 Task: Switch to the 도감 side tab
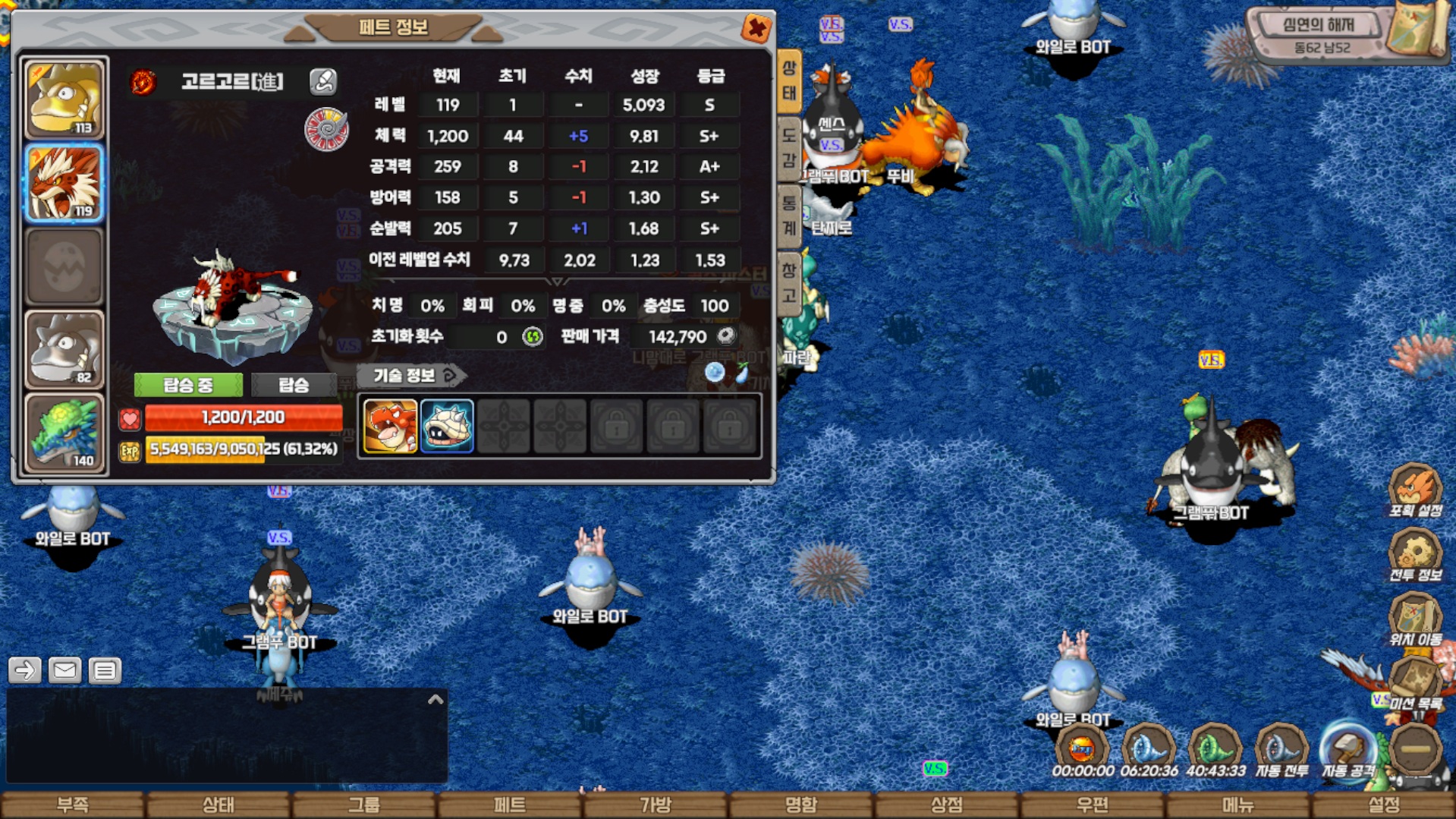coord(789,148)
